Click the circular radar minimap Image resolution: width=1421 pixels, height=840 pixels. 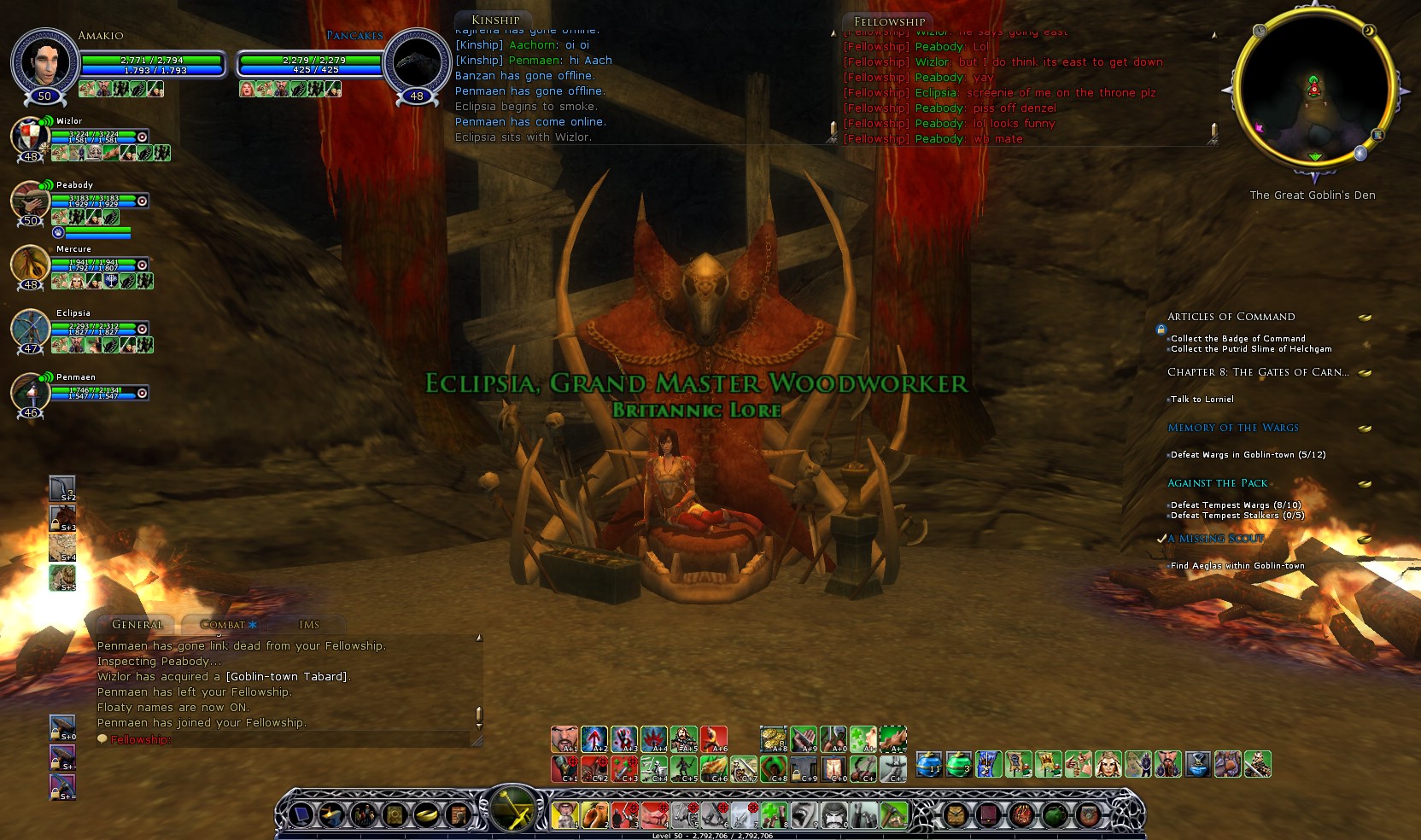[x=1313, y=88]
